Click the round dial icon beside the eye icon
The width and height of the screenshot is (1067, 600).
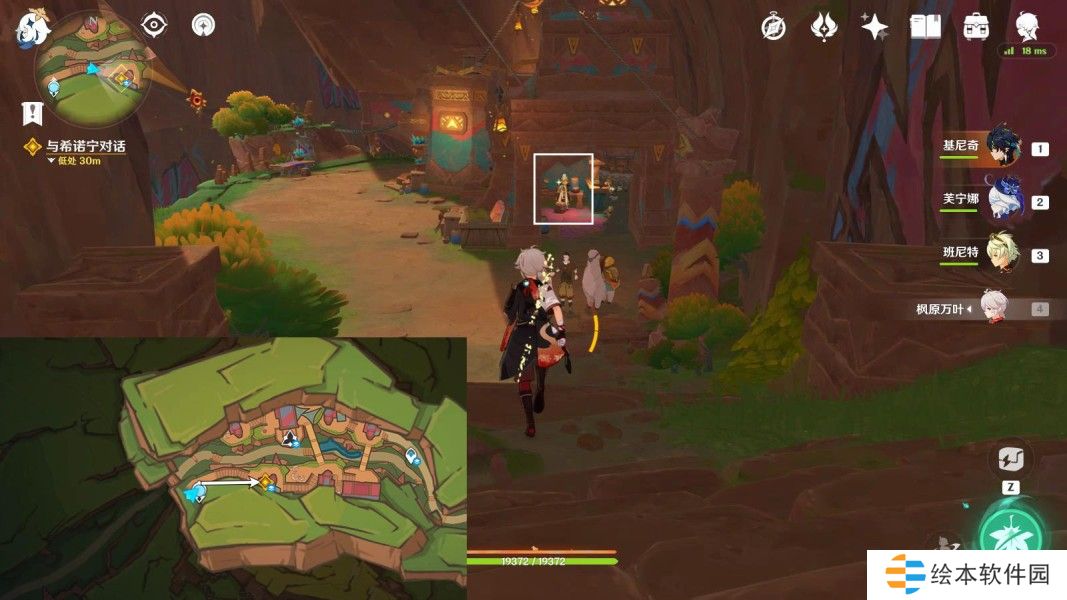tap(204, 25)
